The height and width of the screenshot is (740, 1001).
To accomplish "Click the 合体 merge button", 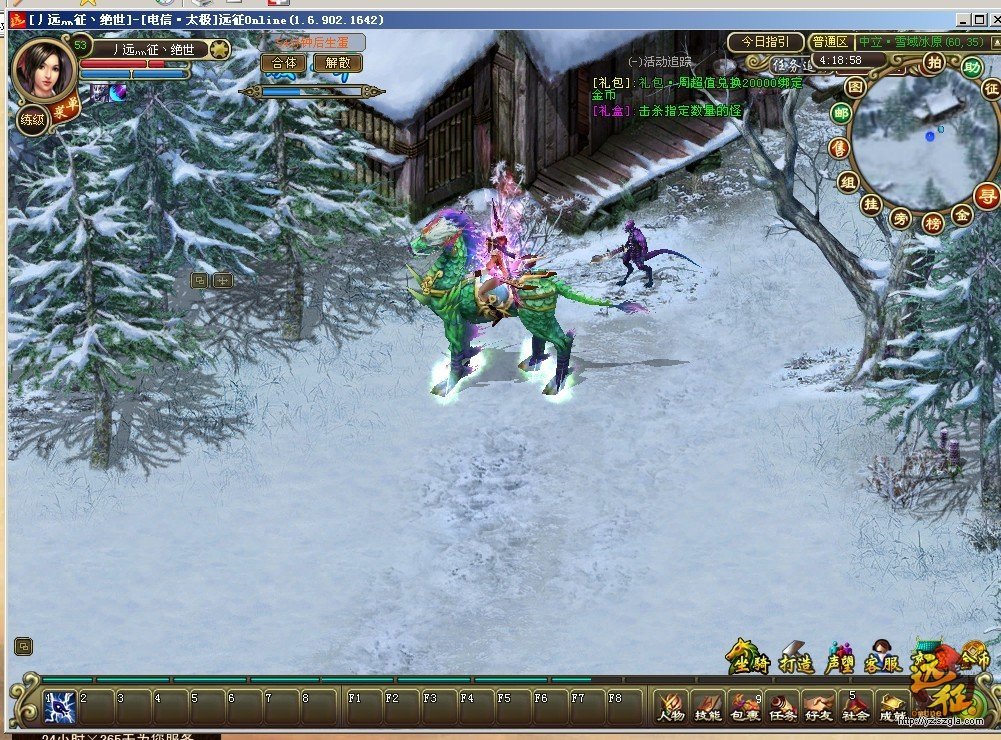I will click(x=283, y=63).
